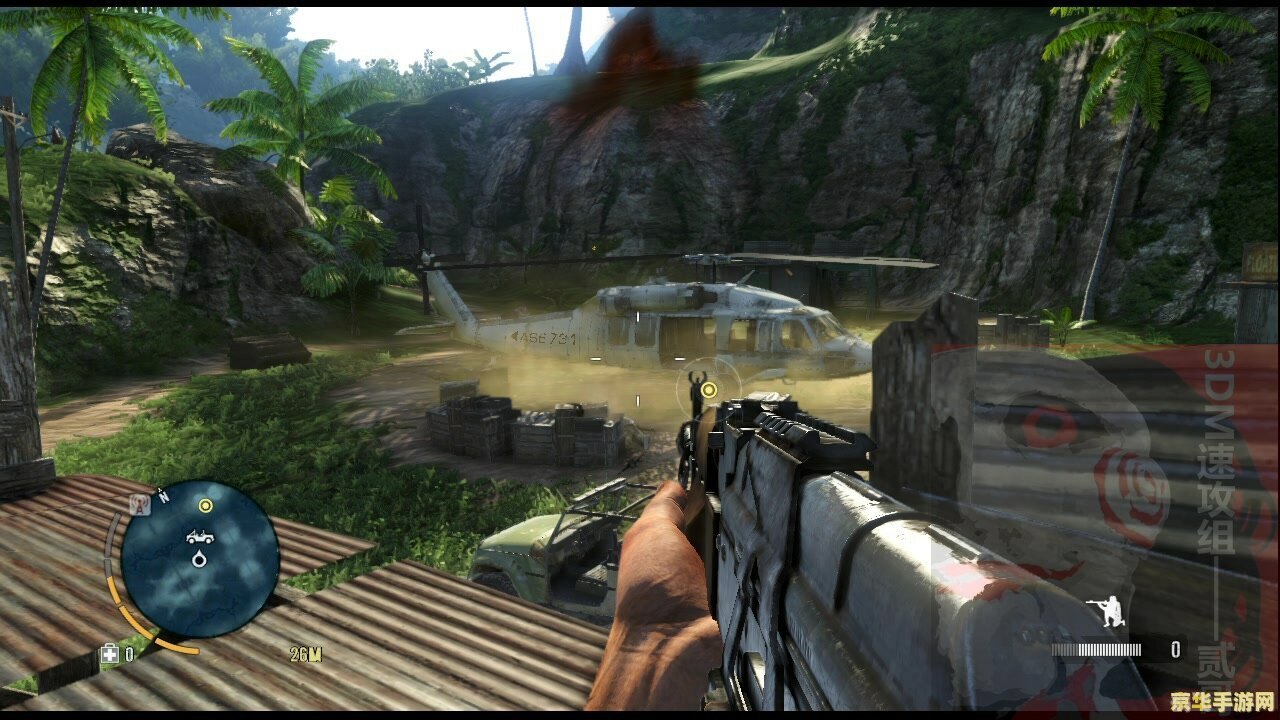The height and width of the screenshot is (720, 1280).
Task: Select the yellow objective marker on the minimap
Action: click(x=206, y=506)
